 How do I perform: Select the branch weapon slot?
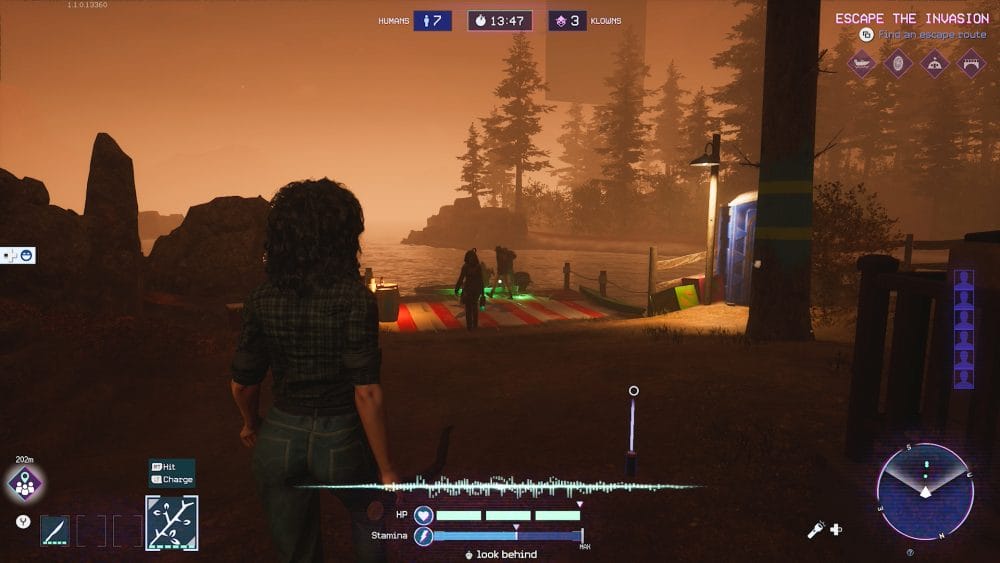(171, 523)
